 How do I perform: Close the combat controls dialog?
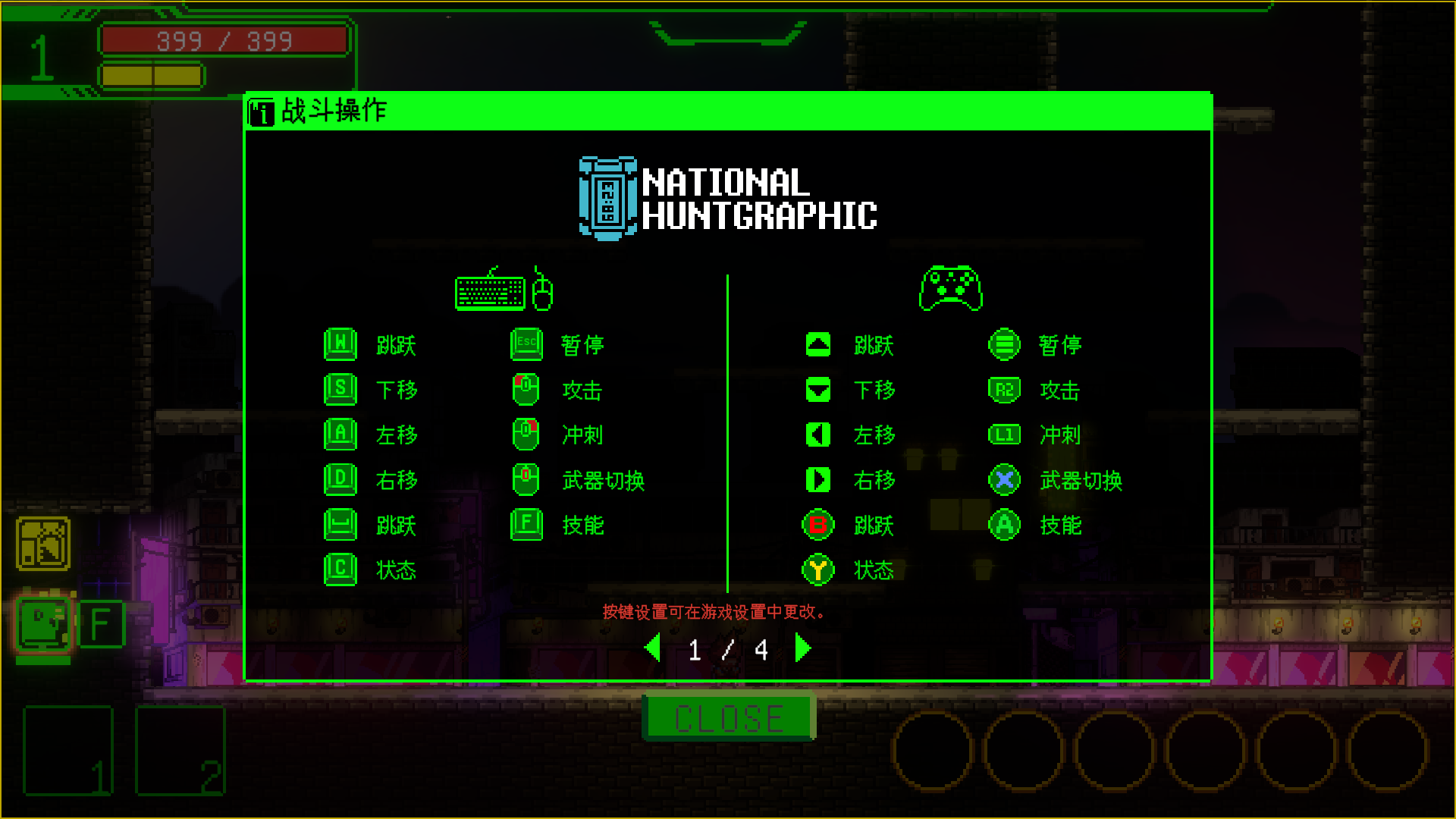coord(728,717)
